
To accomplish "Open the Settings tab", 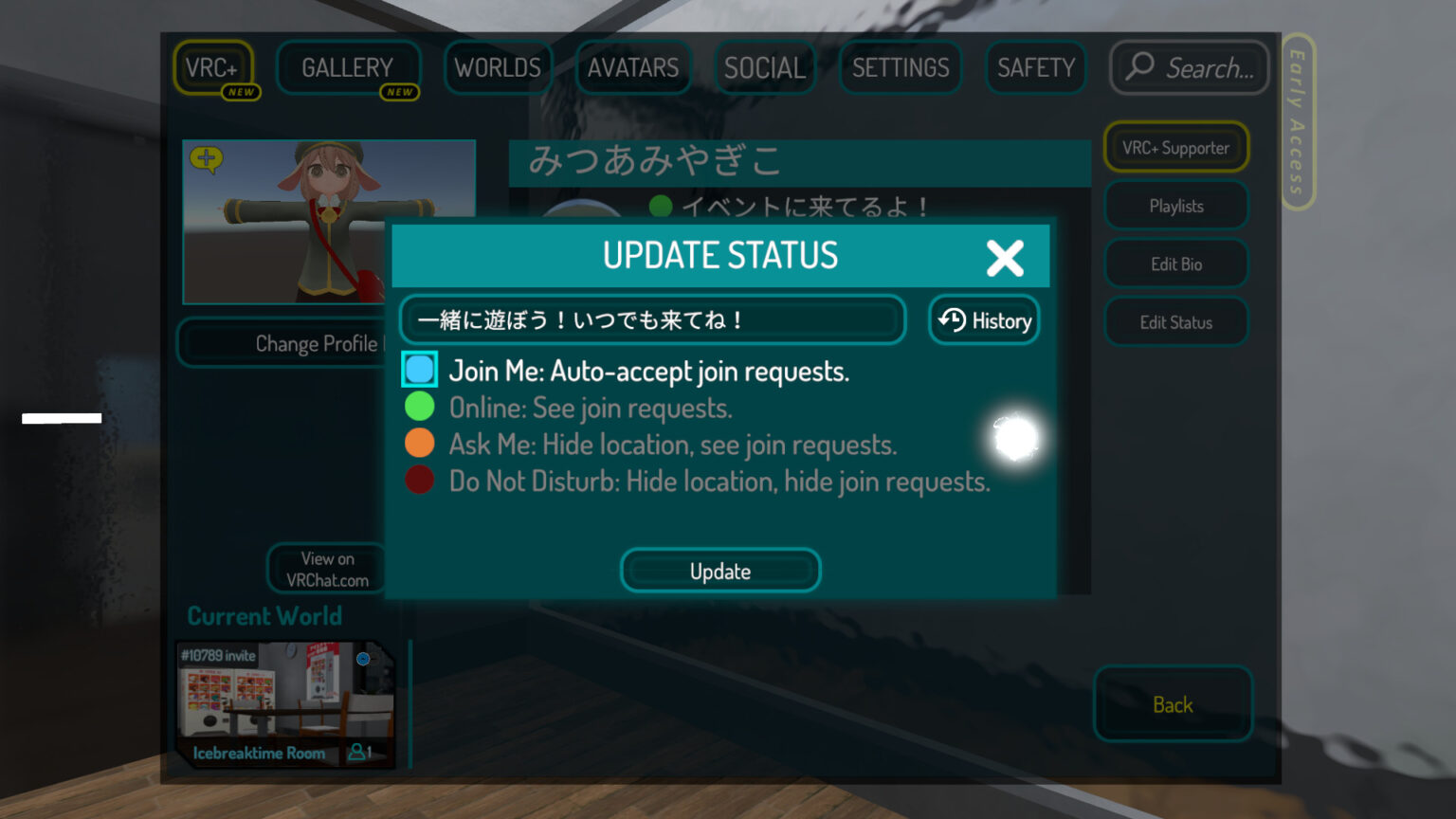I will tap(900, 67).
